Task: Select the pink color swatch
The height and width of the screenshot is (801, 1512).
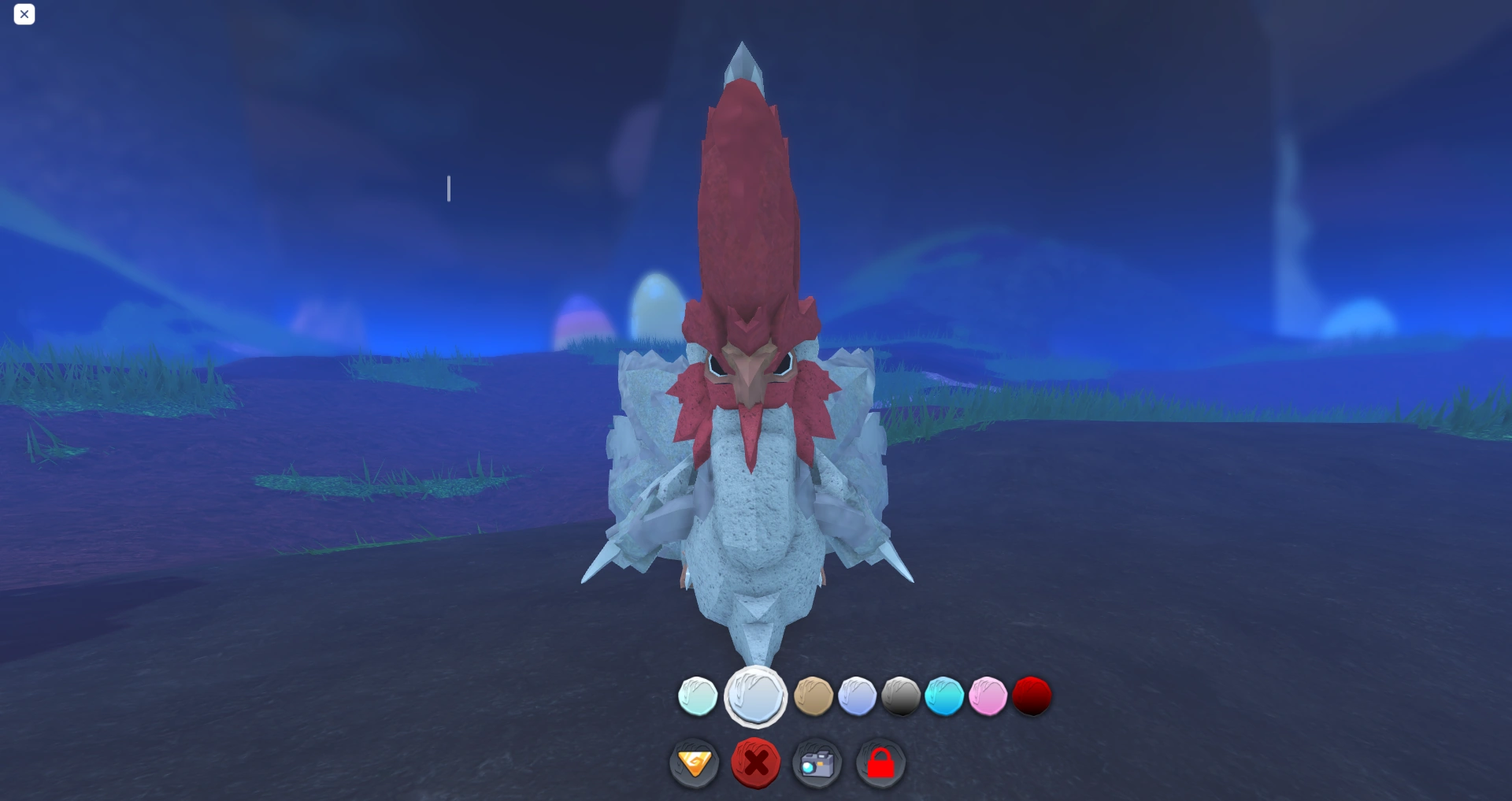Action: 988,696
